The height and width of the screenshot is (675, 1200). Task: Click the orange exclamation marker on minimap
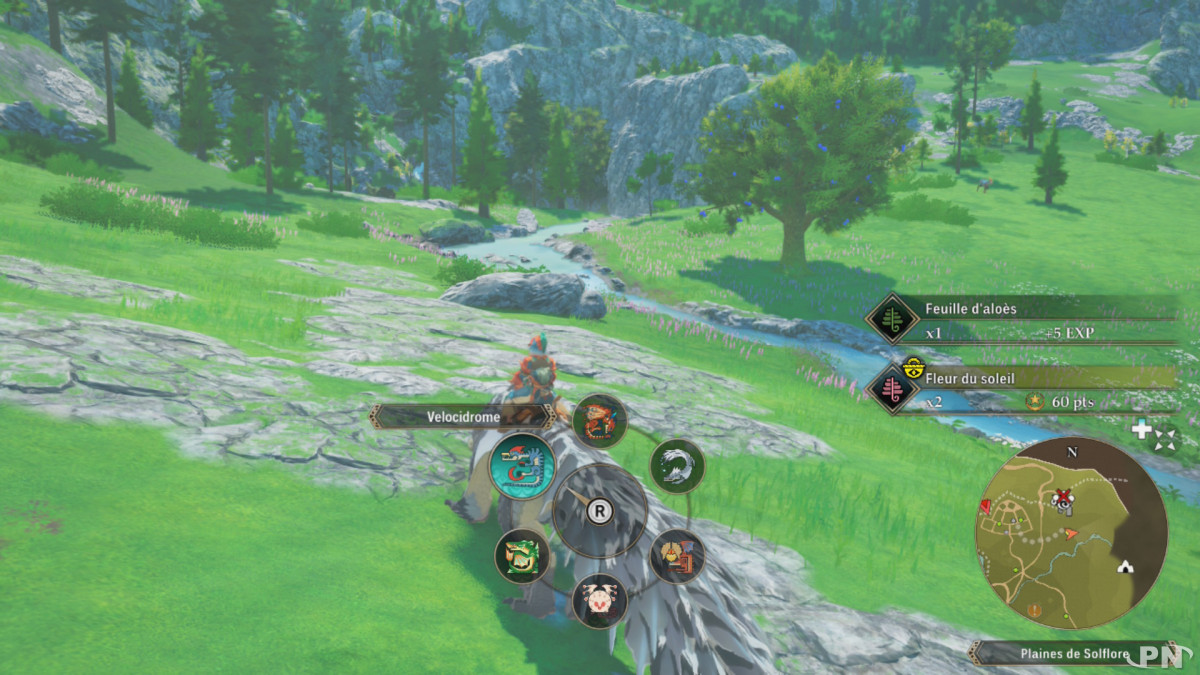(x=1034, y=610)
